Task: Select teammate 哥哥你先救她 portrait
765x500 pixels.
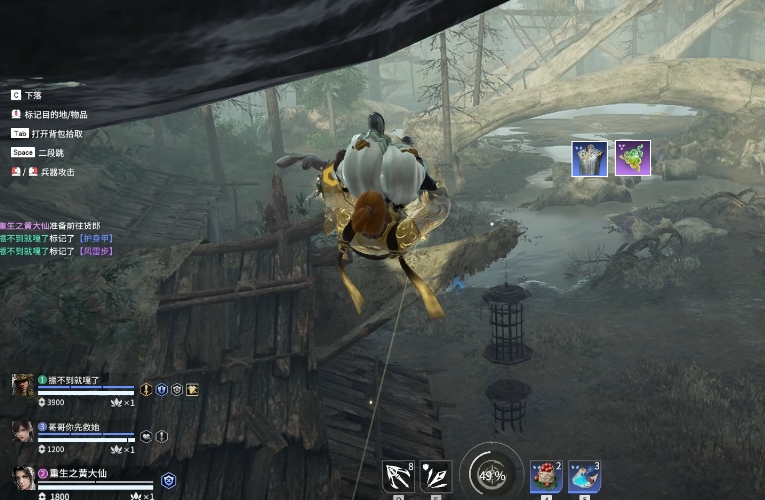Action: [22, 431]
